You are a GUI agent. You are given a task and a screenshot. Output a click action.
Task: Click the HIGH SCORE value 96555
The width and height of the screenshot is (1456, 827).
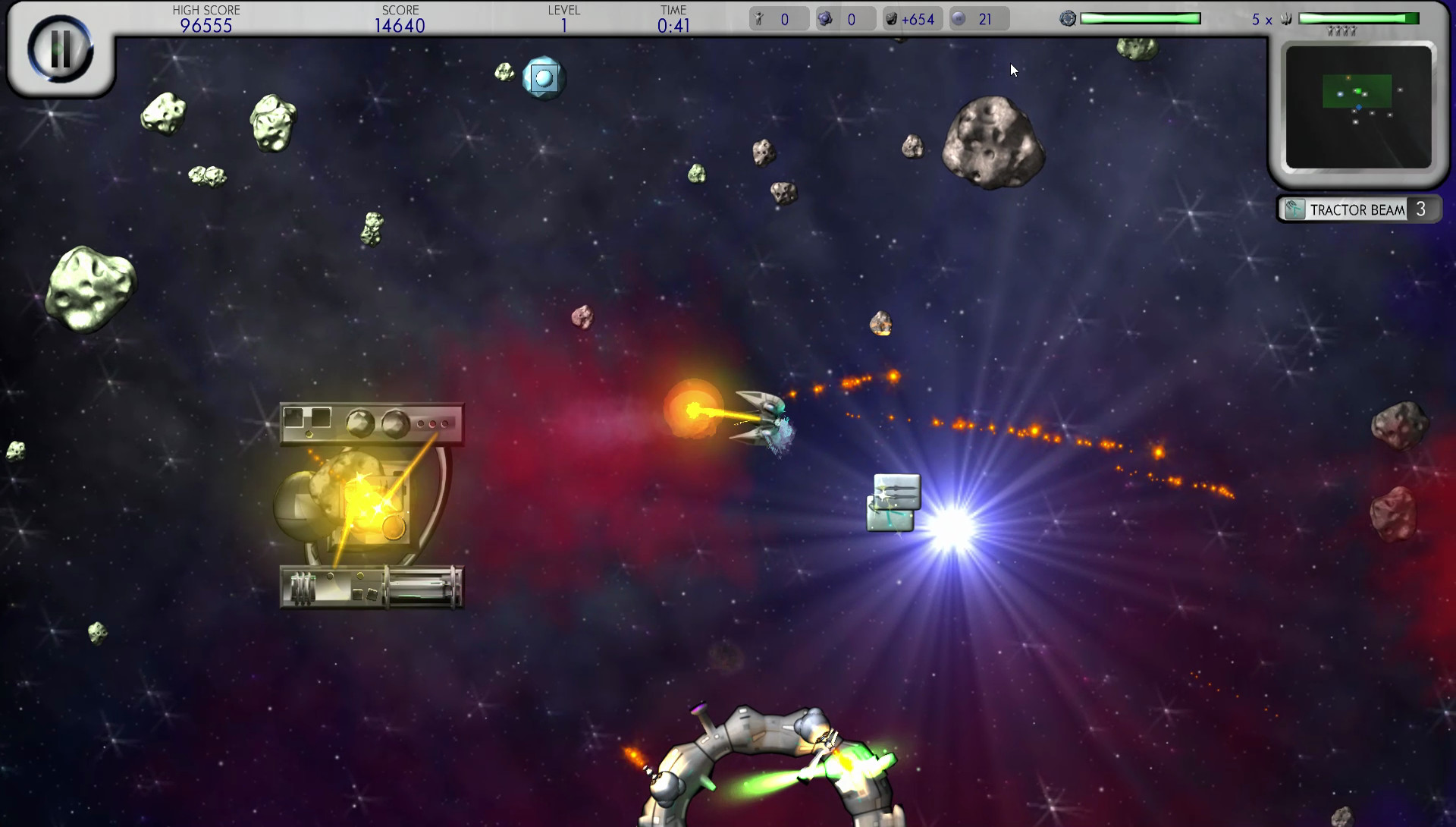tap(206, 25)
